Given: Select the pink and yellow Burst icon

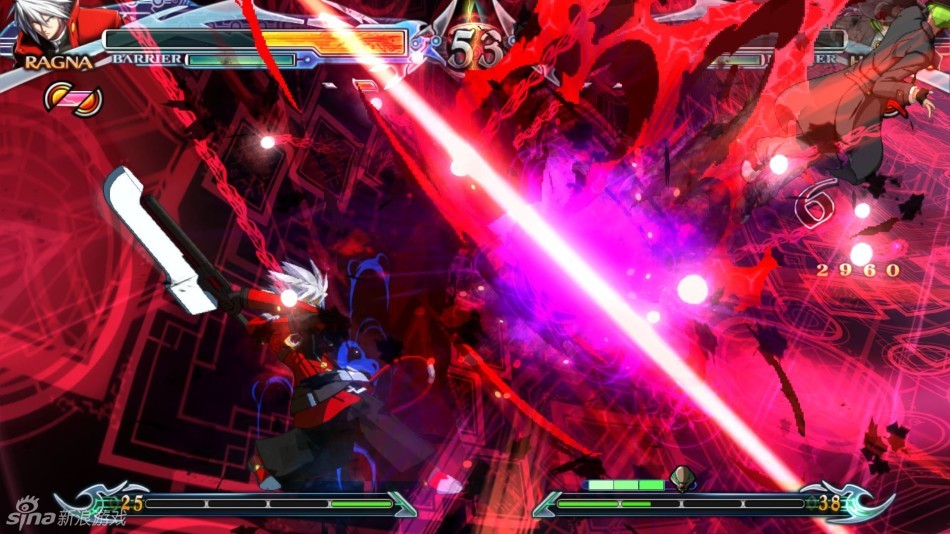Looking at the screenshot, I should (74, 97).
